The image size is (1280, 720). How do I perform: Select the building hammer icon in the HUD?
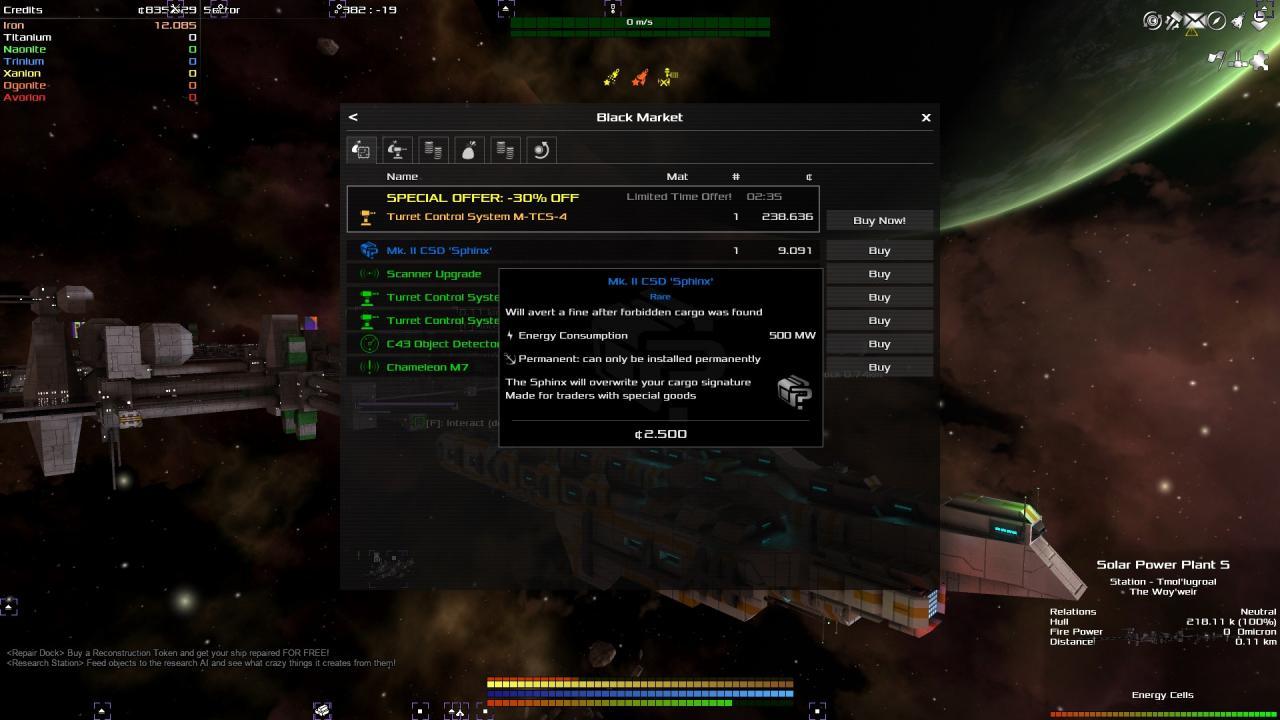pyautogui.click(x=1171, y=18)
